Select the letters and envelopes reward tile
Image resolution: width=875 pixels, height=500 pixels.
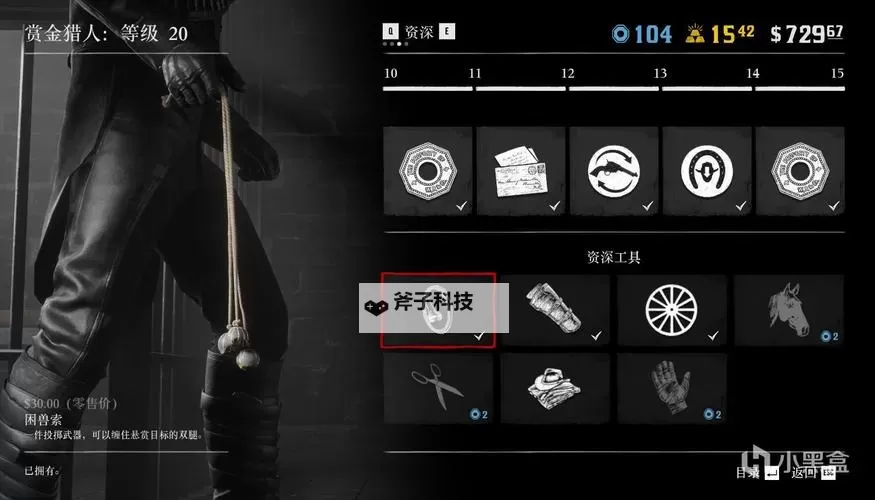click(x=522, y=170)
